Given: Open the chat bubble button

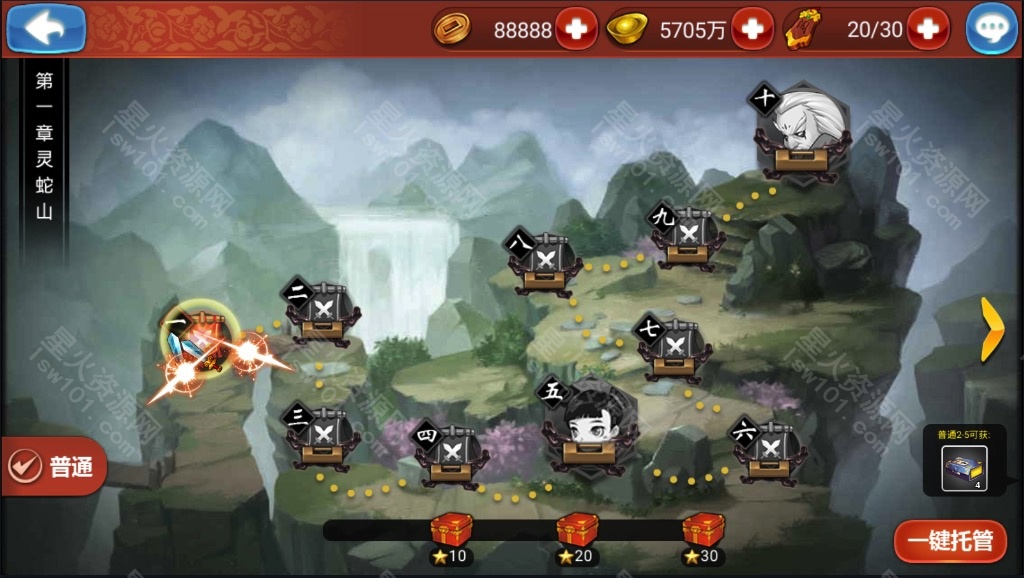Looking at the screenshot, I should pyautogui.click(x=991, y=29).
